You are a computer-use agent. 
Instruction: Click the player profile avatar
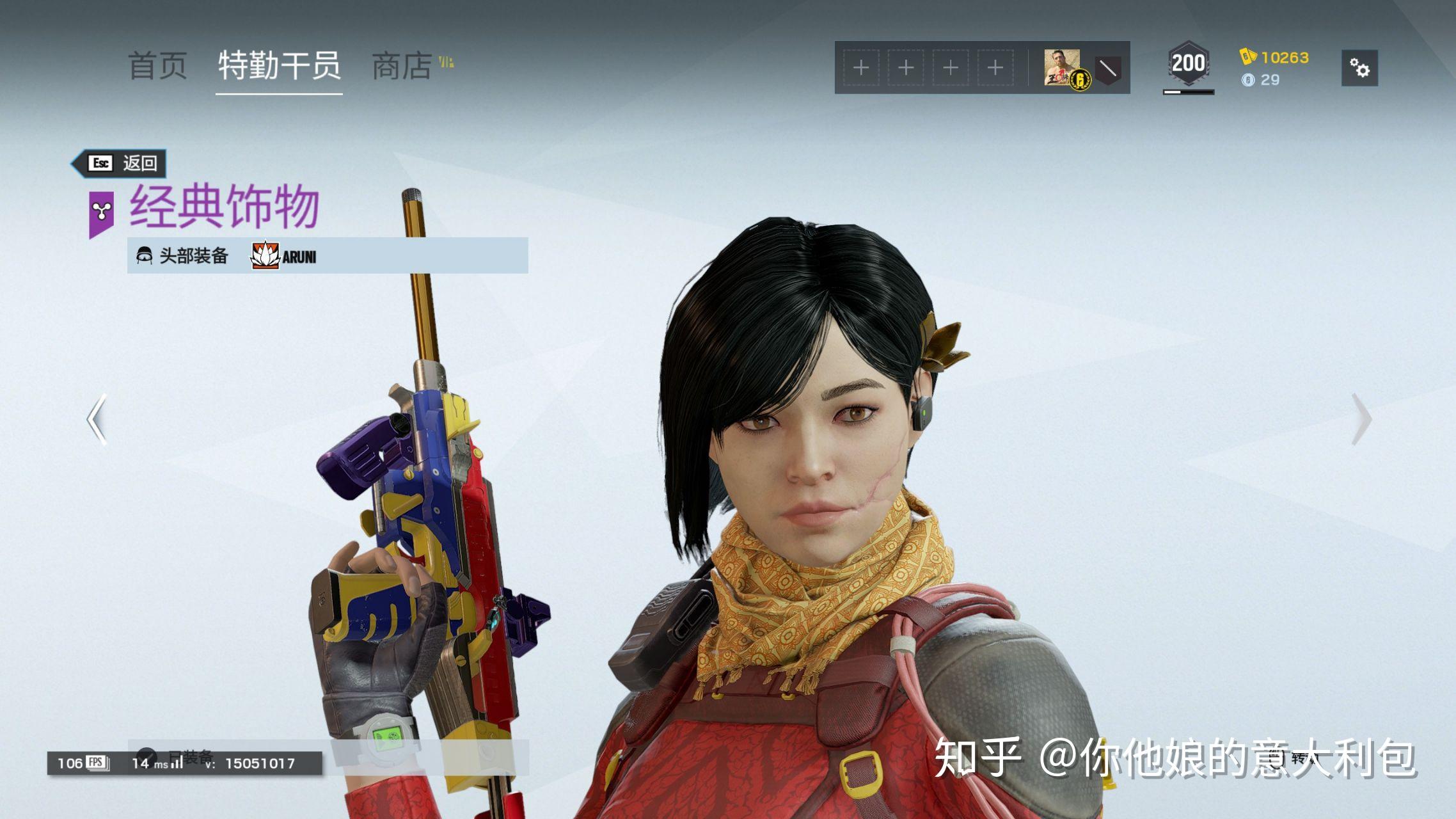pos(1063,68)
